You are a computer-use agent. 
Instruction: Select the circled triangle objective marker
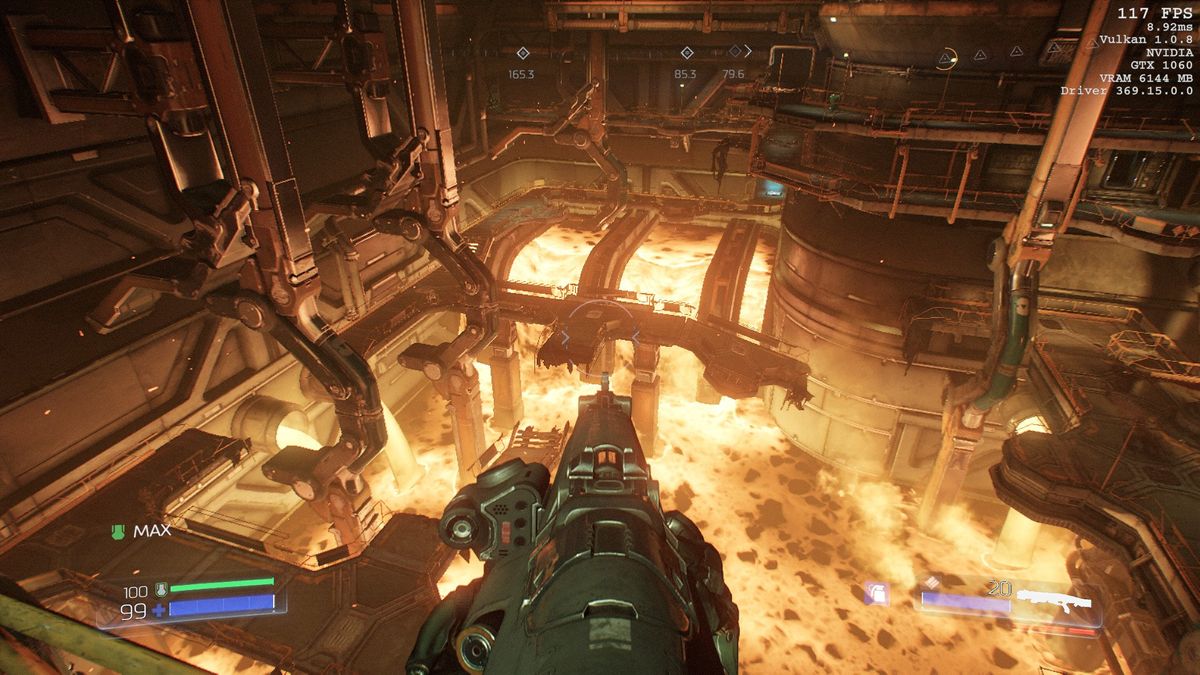tap(946, 59)
